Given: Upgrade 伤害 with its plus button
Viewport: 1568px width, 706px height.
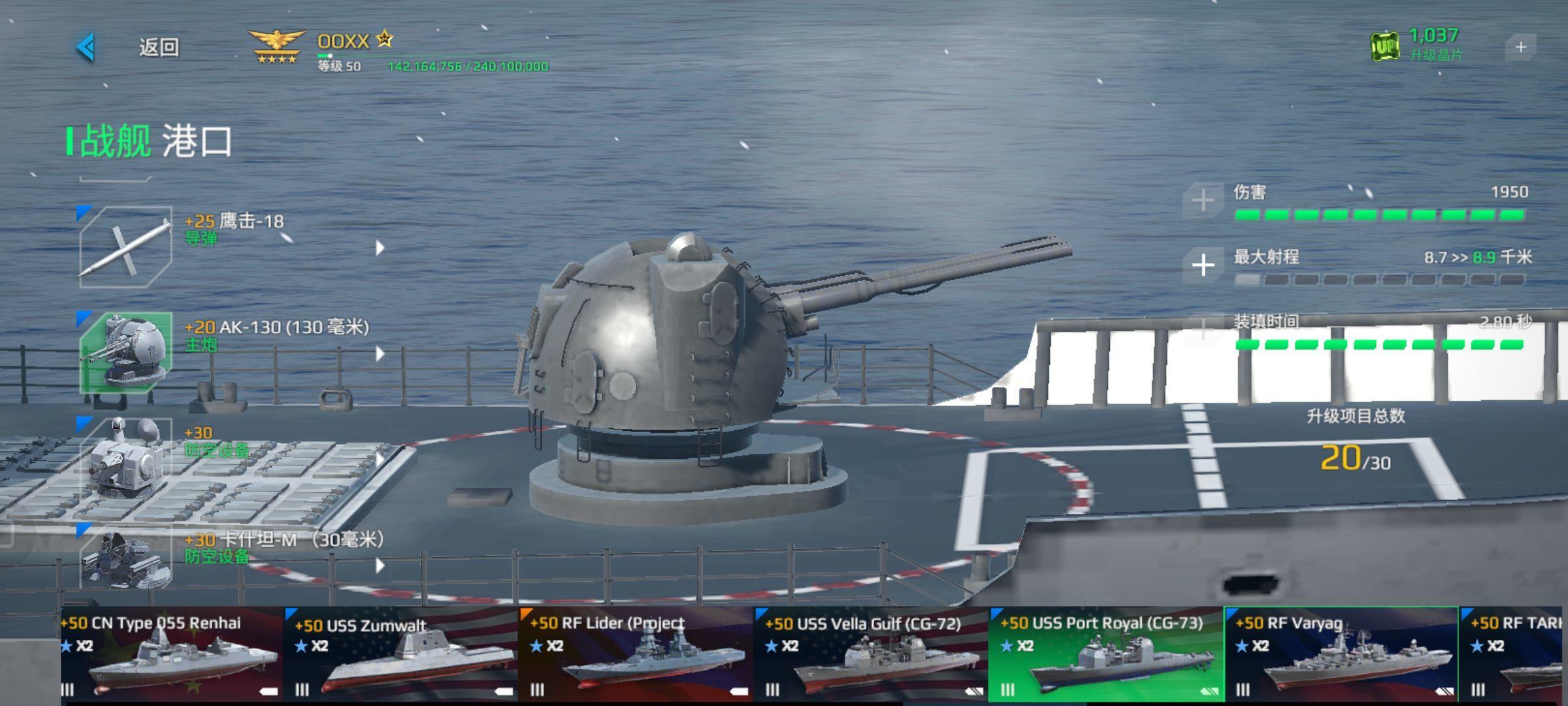Looking at the screenshot, I should pyautogui.click(x=1203, y=201).
